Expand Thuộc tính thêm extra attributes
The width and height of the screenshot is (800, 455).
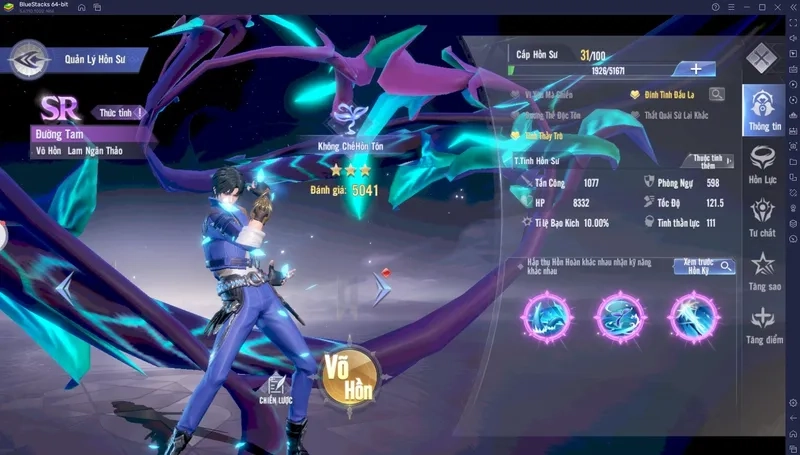pos(709,161)
